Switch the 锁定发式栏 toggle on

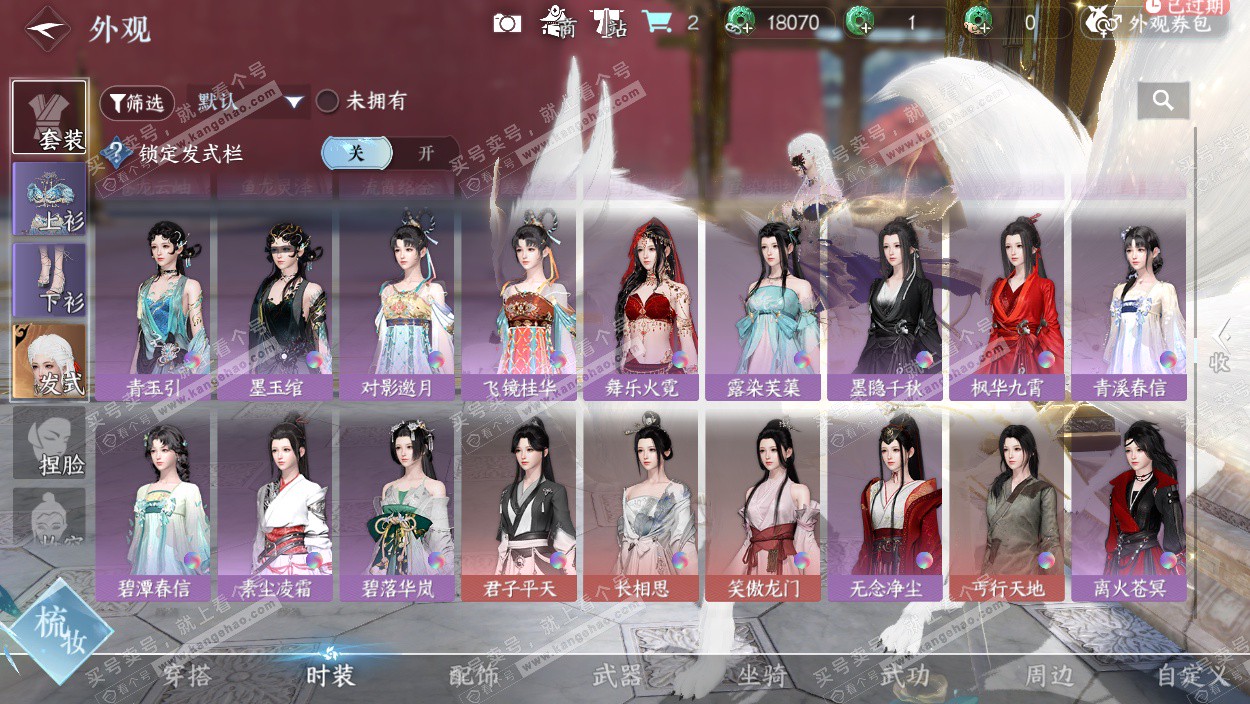[425, 153]
